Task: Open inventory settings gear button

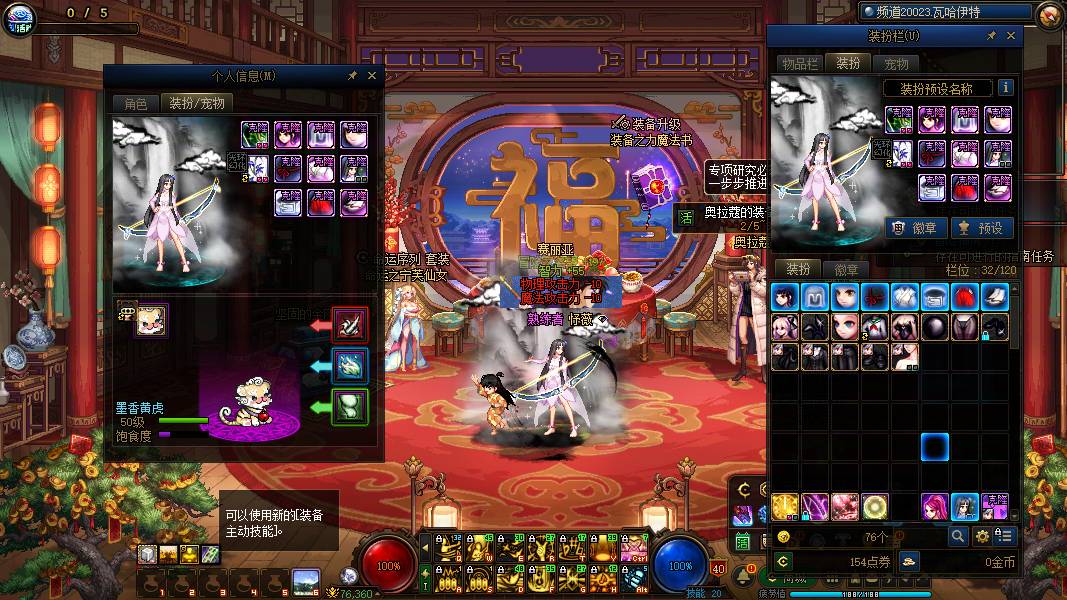Action: click(982, 537)
